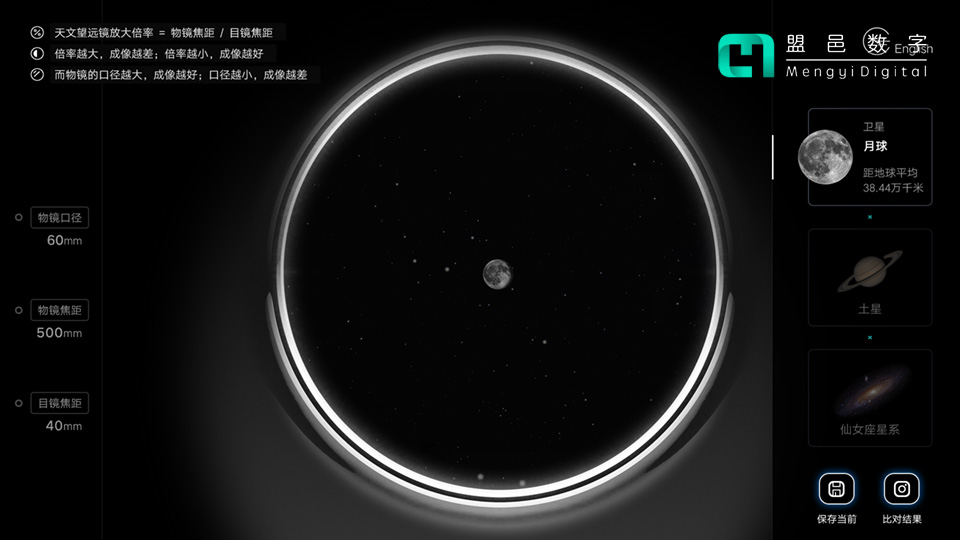The width and height of the screenshot is (960, 540).
Task: Switch language to English
Action: [913, 48]
